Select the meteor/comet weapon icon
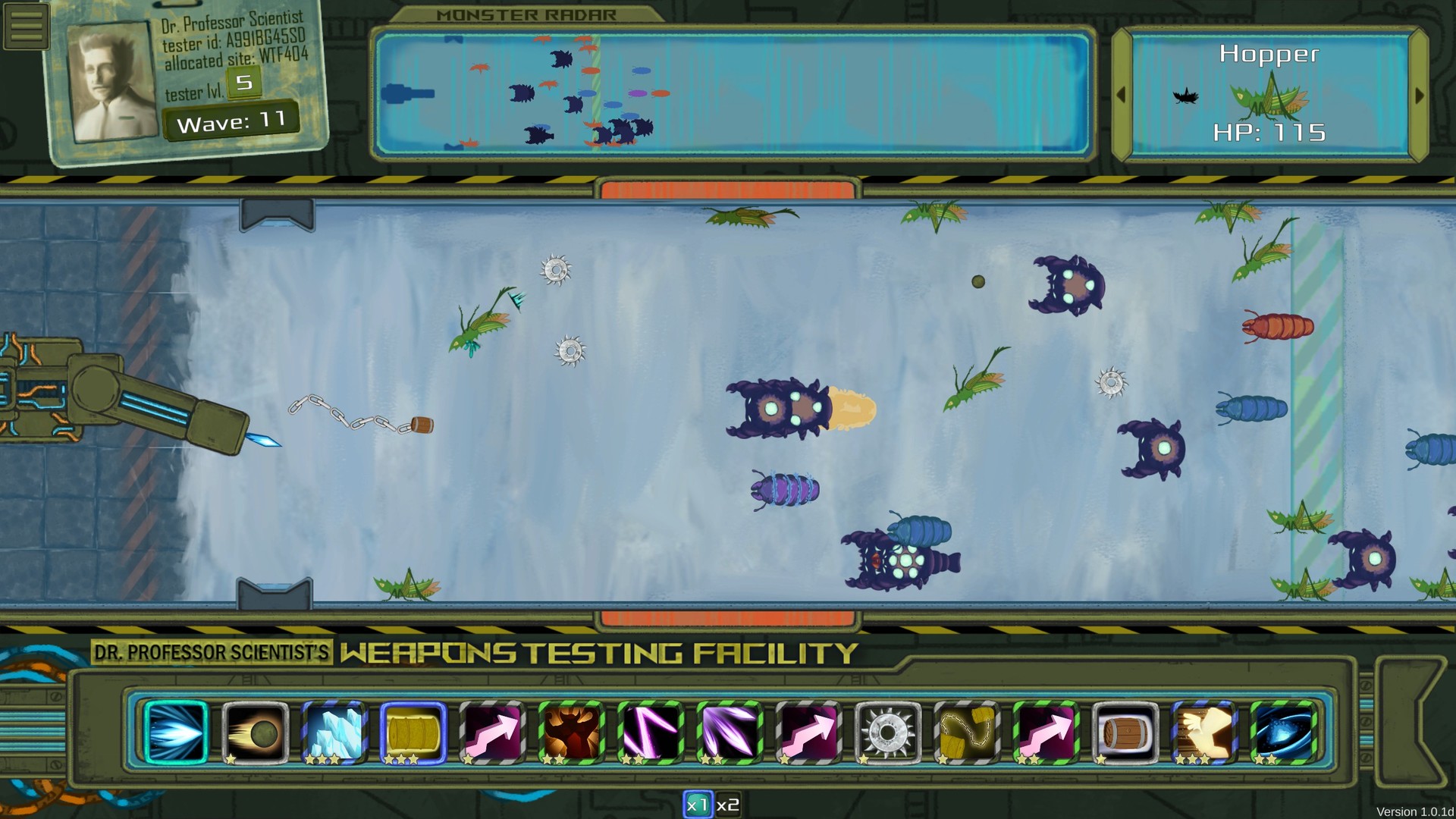The width and height of the screenshot is (1456, 819). pos(255,730)
